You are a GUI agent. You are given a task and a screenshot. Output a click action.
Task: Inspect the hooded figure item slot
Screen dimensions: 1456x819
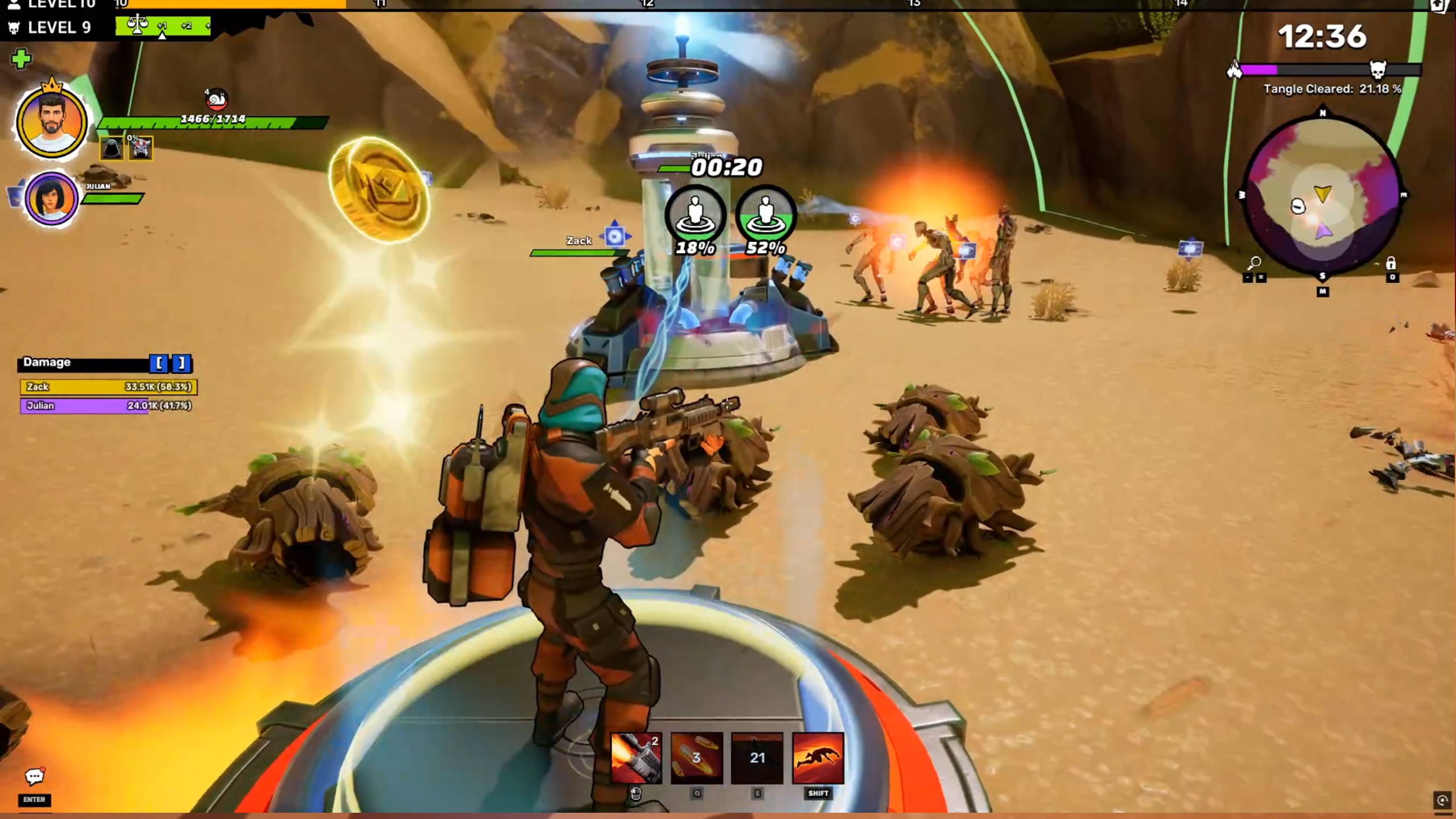click(112, 149)
